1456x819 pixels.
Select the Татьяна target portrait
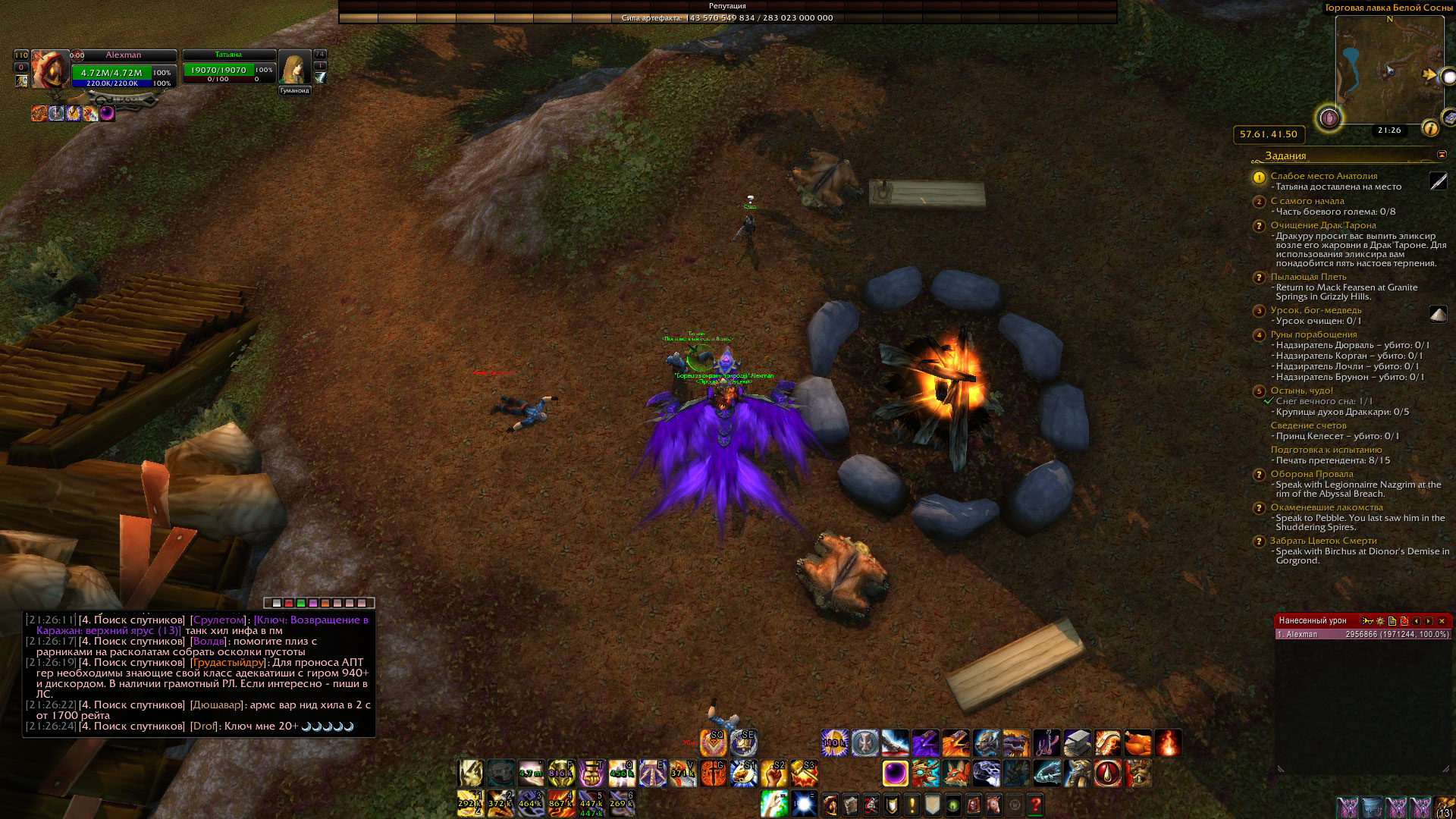(x=294, y=68)
